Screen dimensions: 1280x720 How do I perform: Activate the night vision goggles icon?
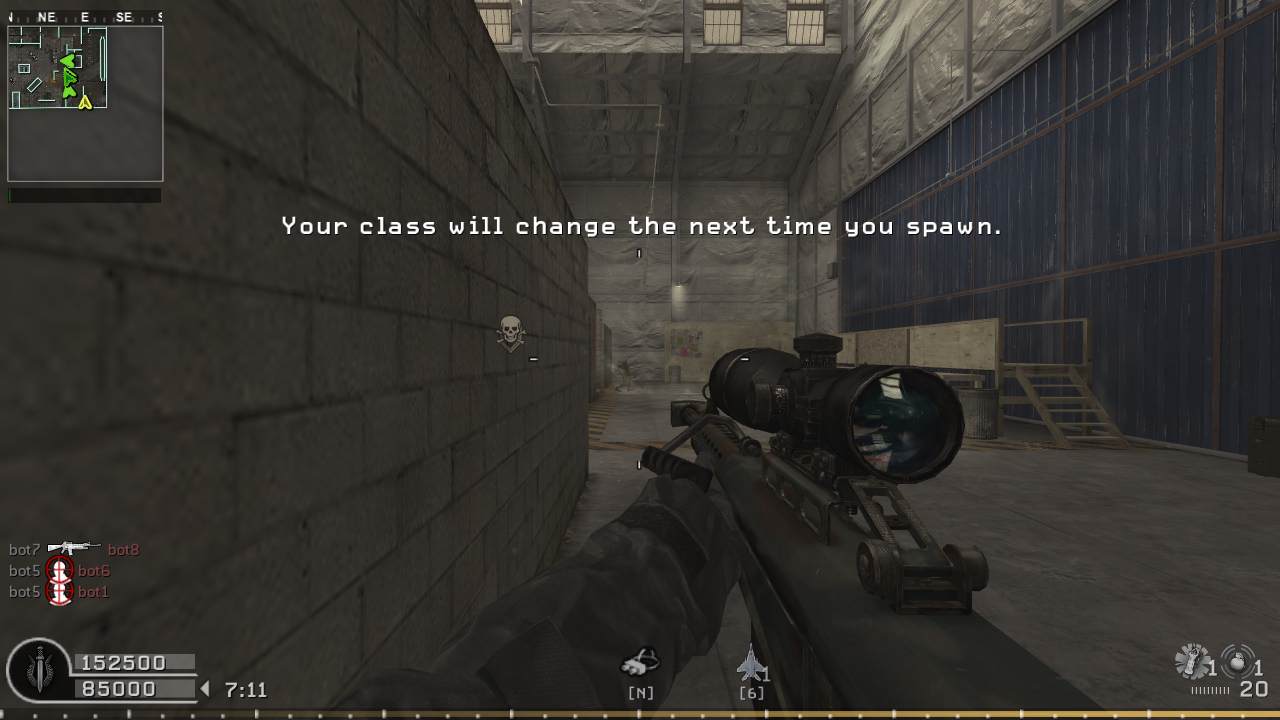[x=640, y=662]
